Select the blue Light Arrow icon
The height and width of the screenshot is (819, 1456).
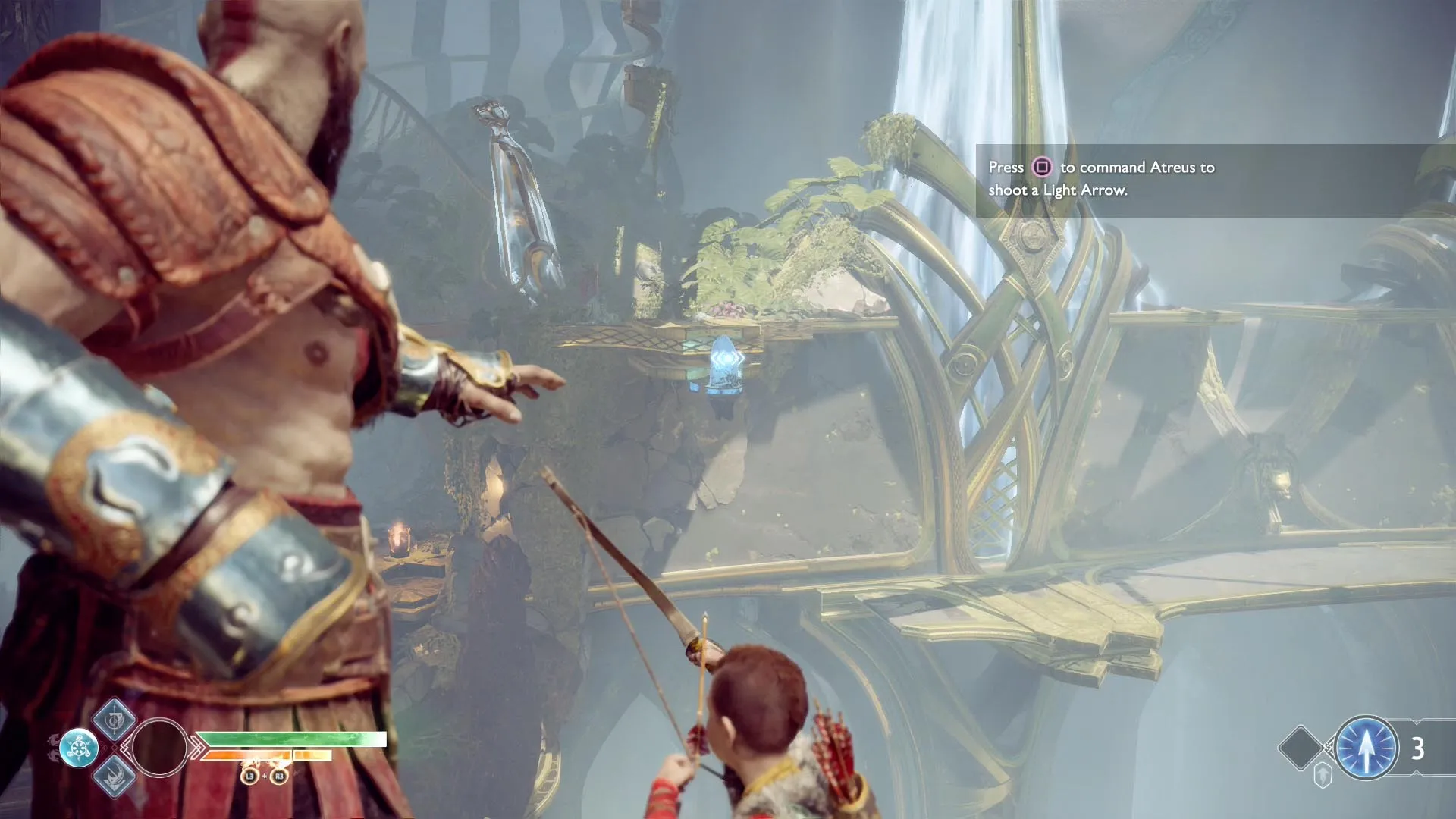coord(1366,748)
